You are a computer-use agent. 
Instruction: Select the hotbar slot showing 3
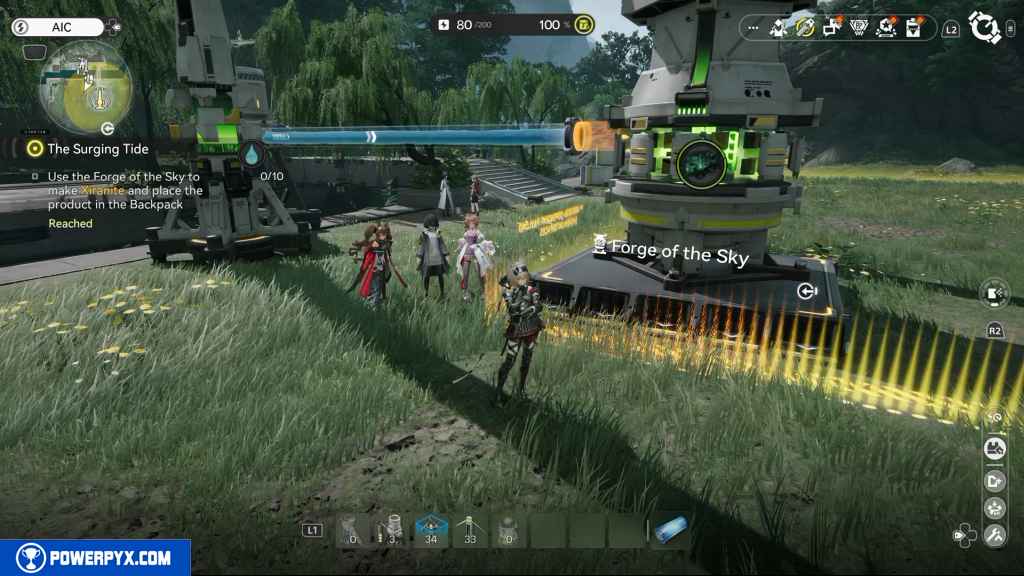coord(392,530)
